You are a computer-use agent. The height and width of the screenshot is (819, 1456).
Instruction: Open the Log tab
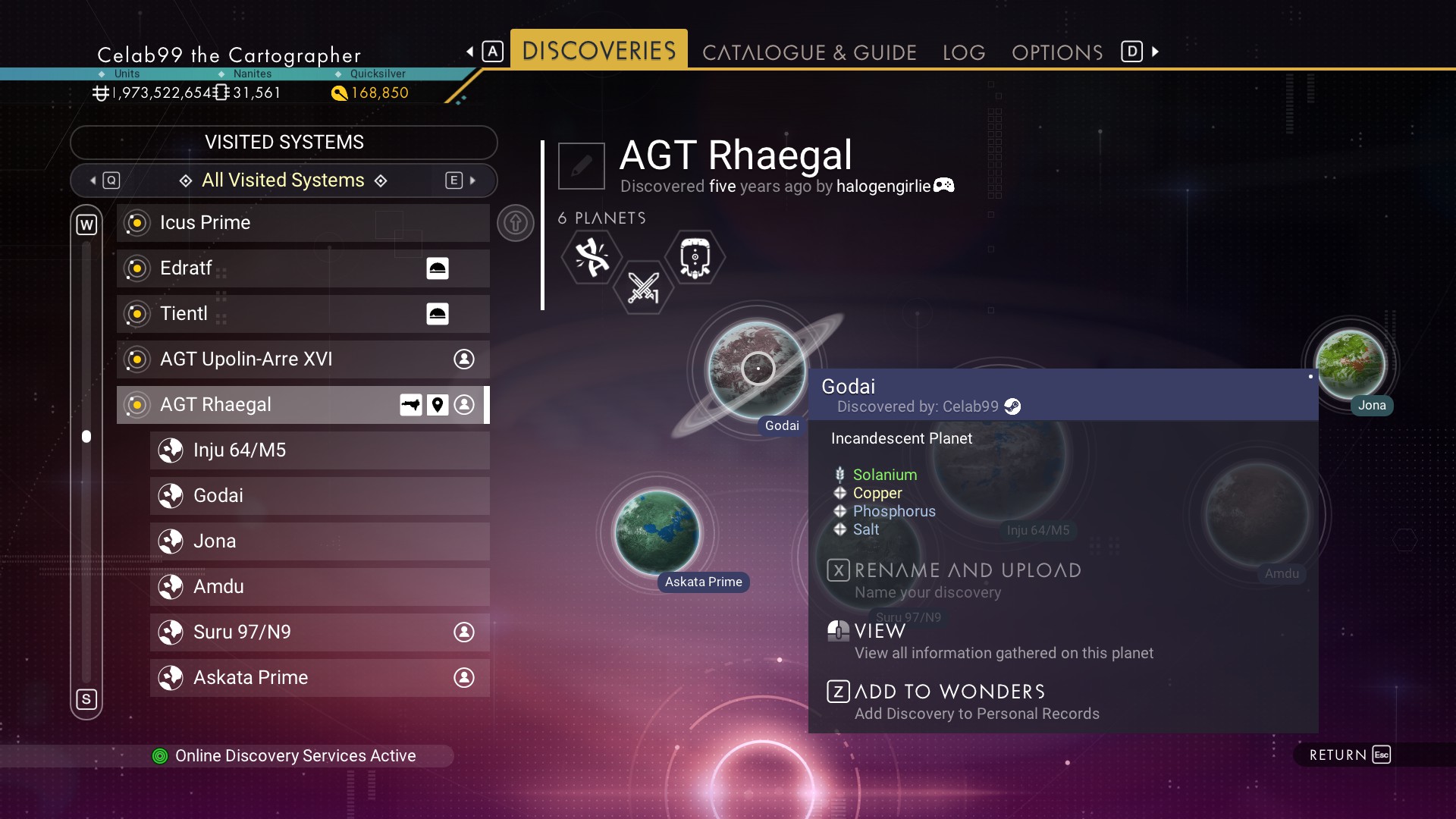tap(964, 52)
